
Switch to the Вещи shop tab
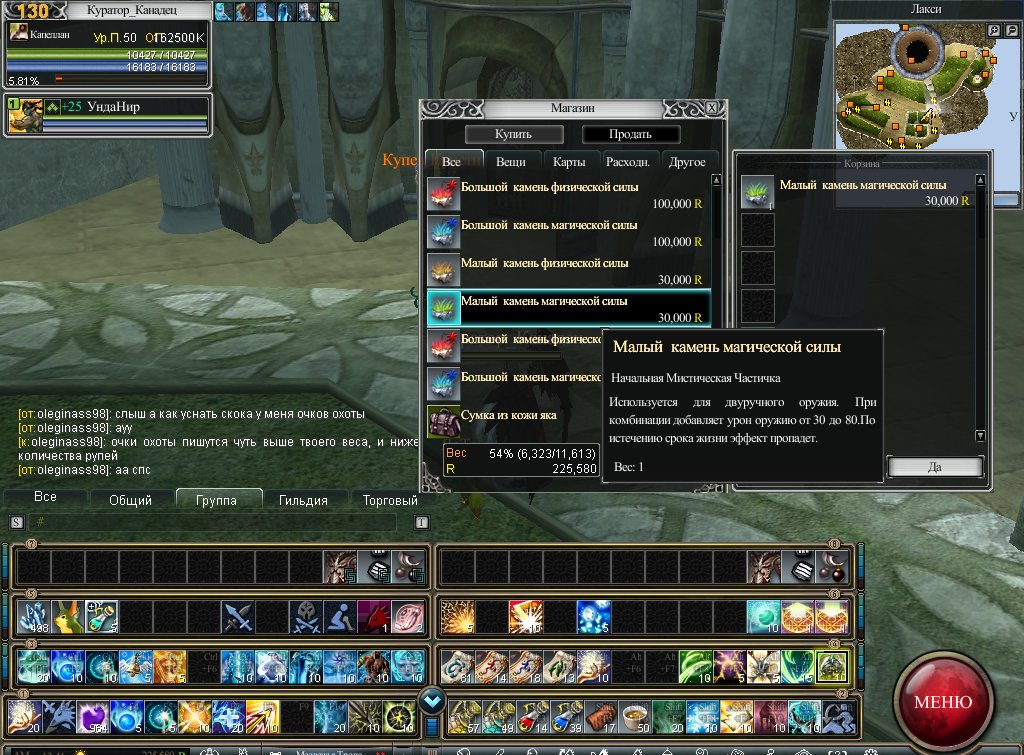pyautogui.click(x=510, y=162)
